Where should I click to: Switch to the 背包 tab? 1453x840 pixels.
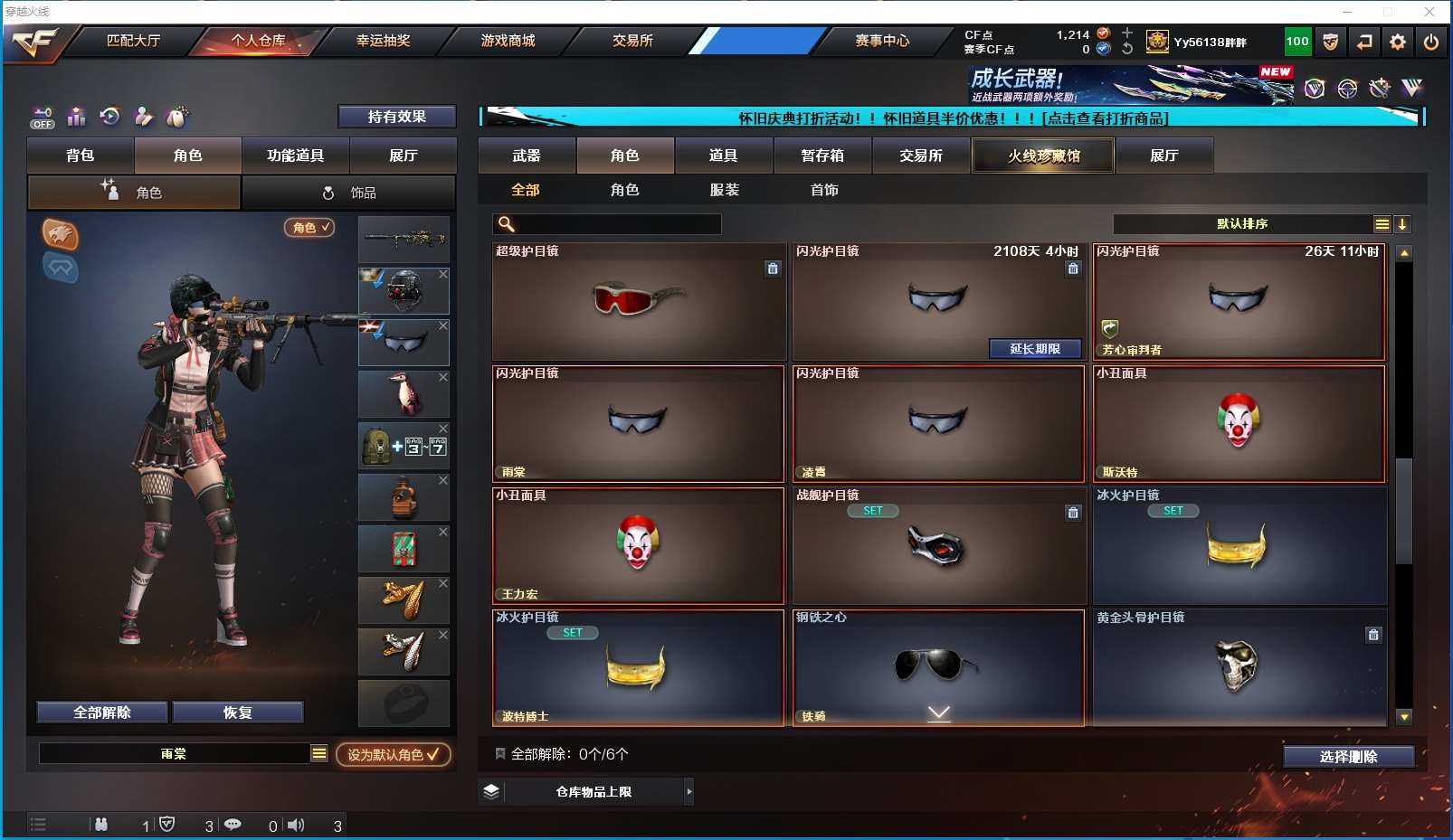coord(81,156)
